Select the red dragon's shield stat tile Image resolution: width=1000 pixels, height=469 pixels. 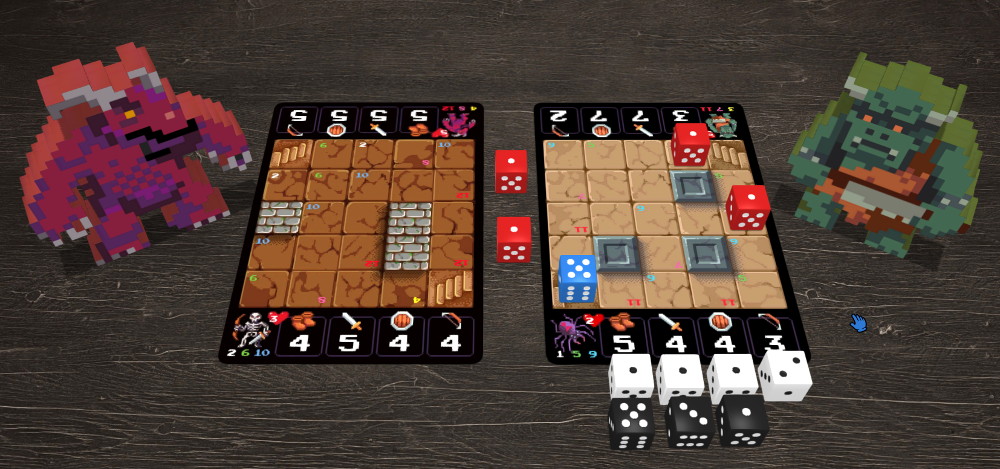(336, 122)
